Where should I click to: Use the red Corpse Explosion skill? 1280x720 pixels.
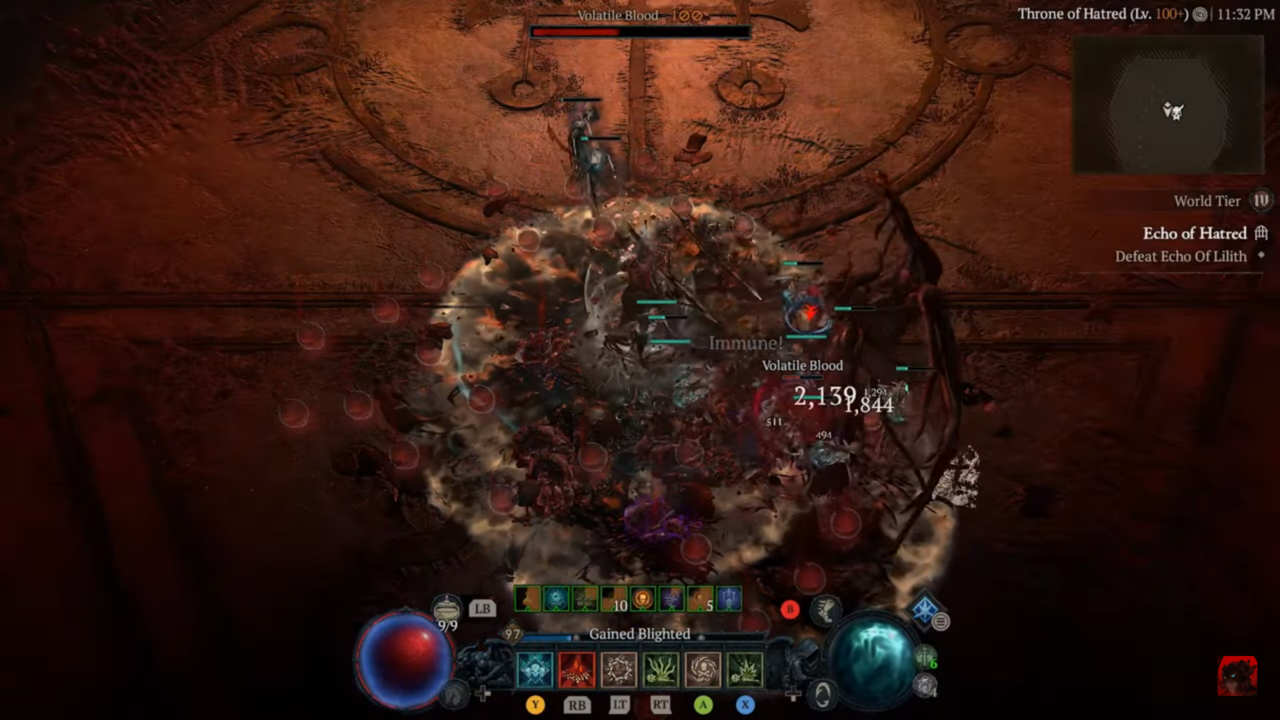(x=577, y=669)
